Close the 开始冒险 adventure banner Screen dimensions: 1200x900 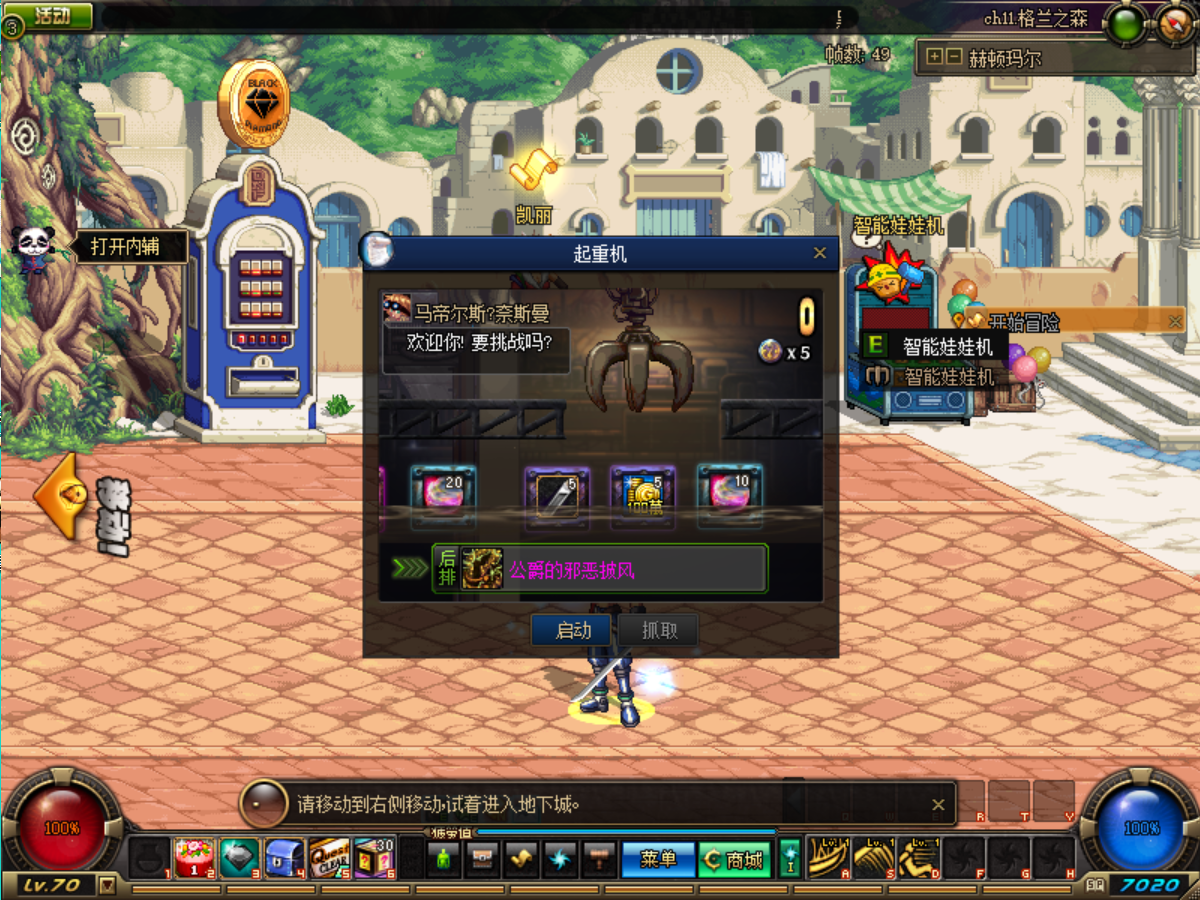(x=1175, y=321)
